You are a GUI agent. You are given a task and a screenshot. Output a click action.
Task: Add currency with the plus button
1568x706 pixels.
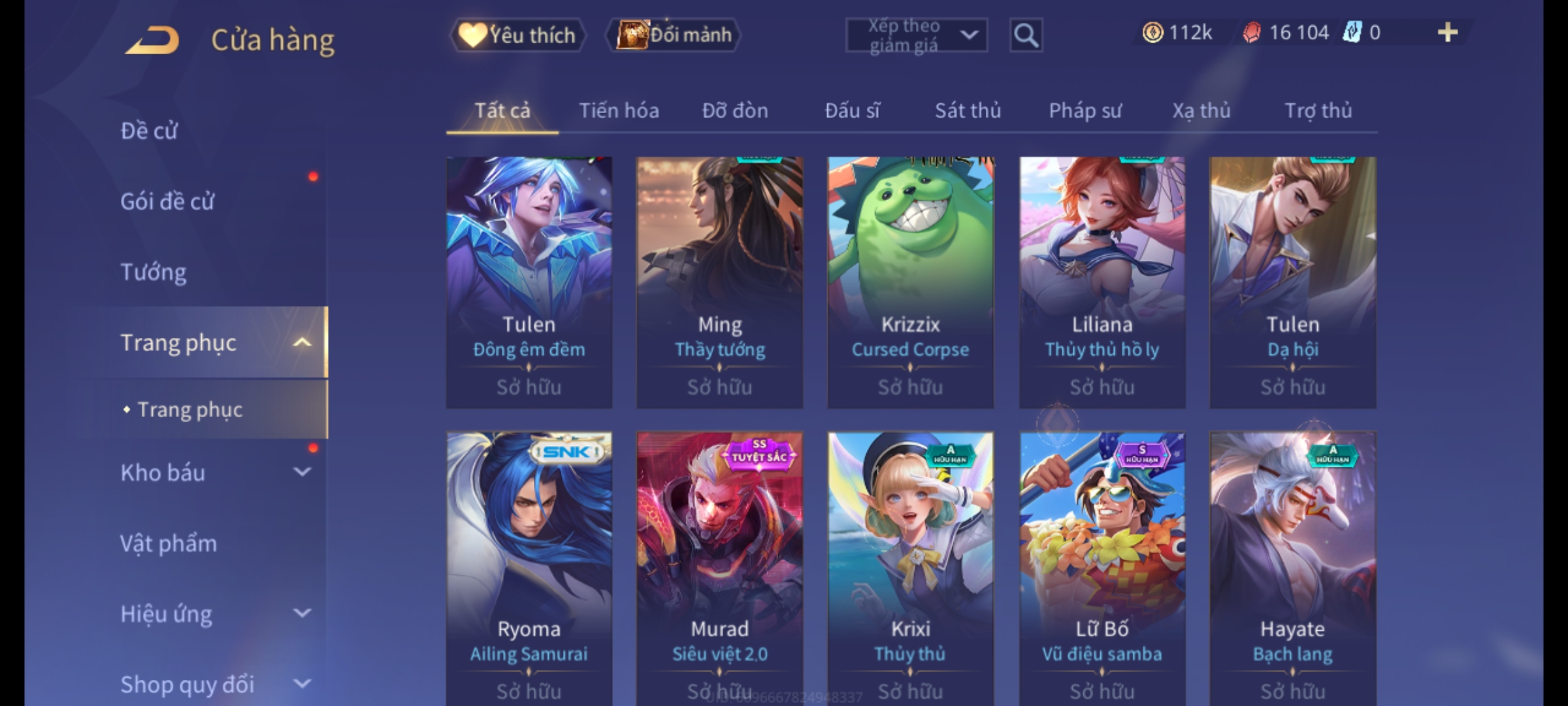pos(1447,33)
